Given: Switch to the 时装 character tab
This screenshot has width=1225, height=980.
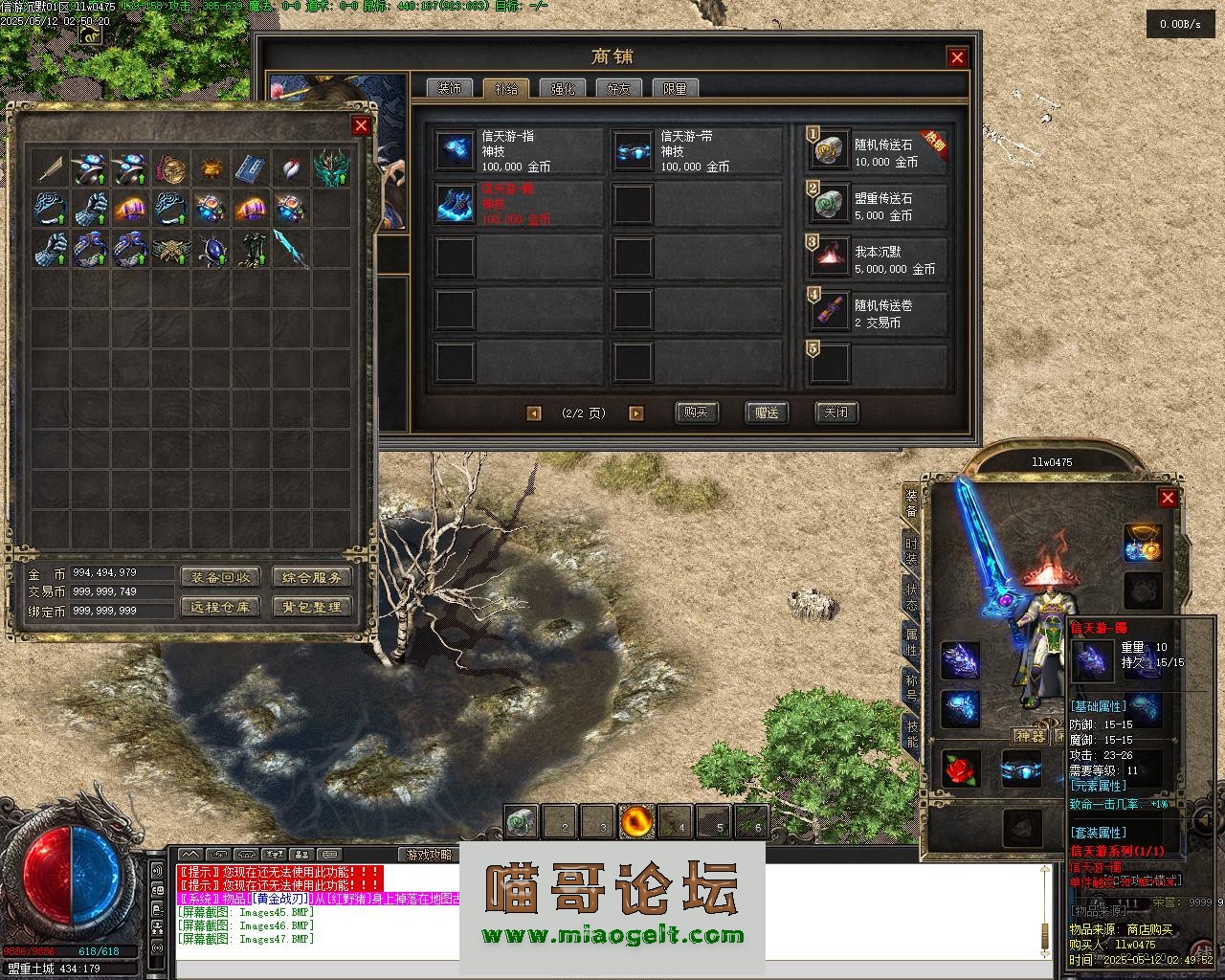Looking at the screenshot, I should [911, 550].
